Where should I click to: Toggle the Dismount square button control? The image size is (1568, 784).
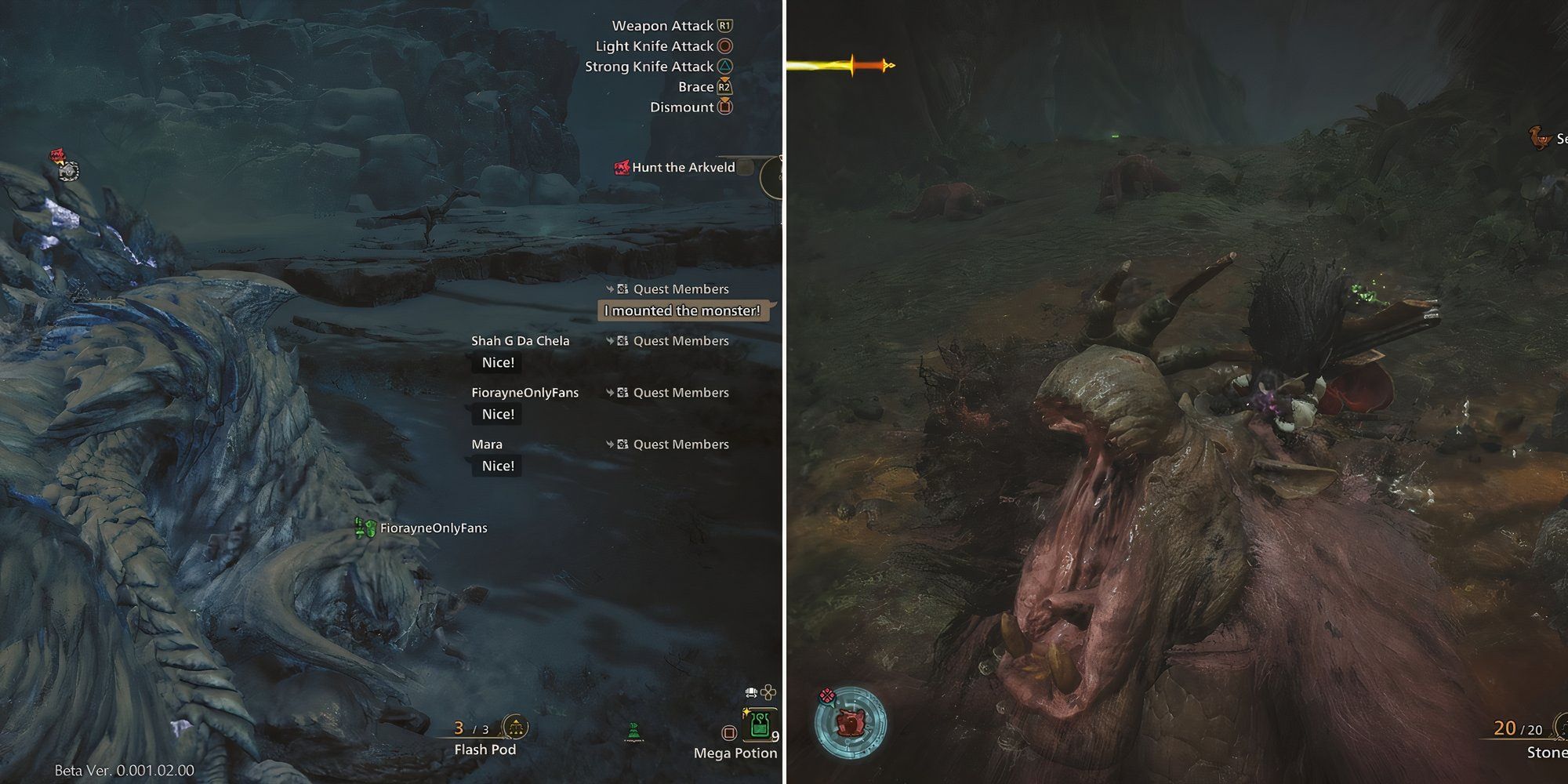pos(725,107)
